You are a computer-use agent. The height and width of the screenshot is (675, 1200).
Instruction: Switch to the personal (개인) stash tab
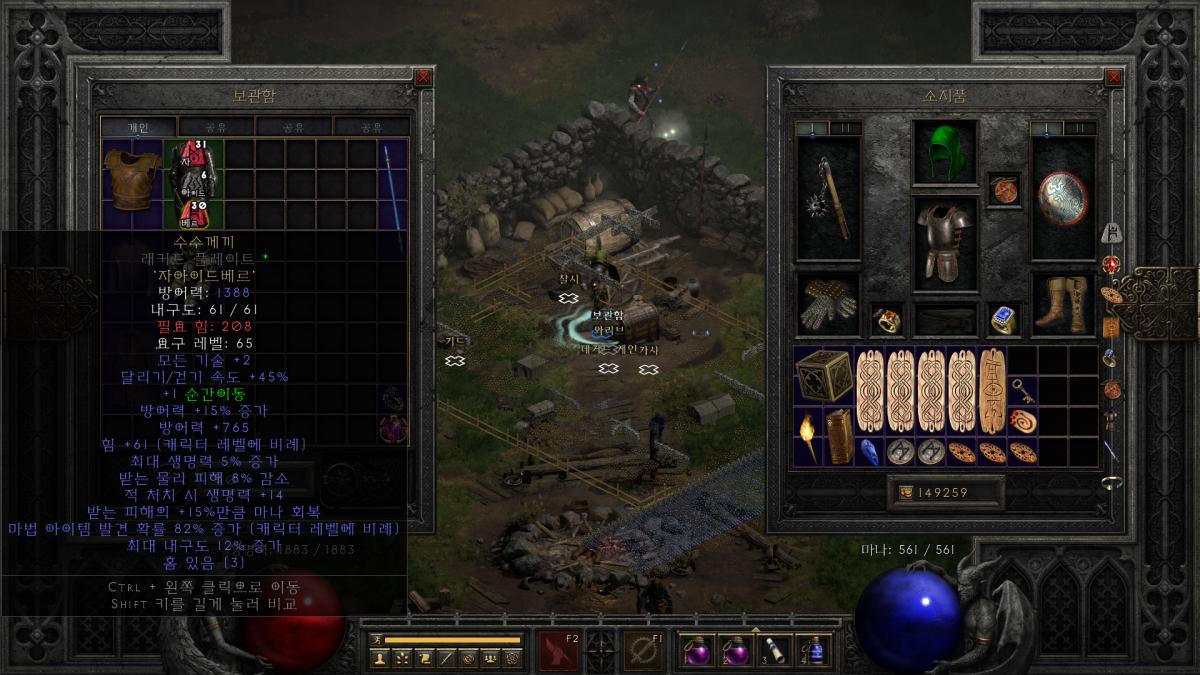[138, 127]
